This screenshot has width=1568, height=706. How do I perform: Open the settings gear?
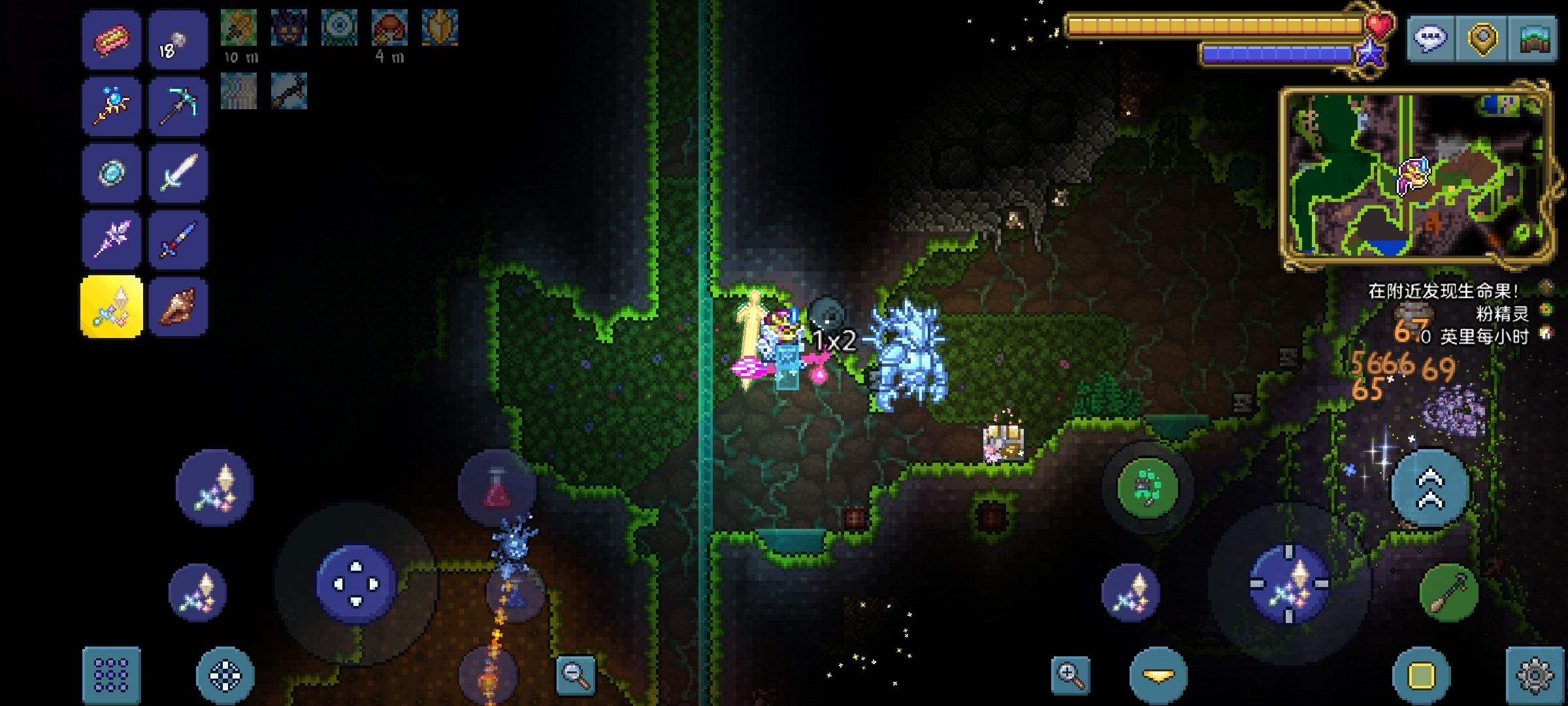point(1534,675)
